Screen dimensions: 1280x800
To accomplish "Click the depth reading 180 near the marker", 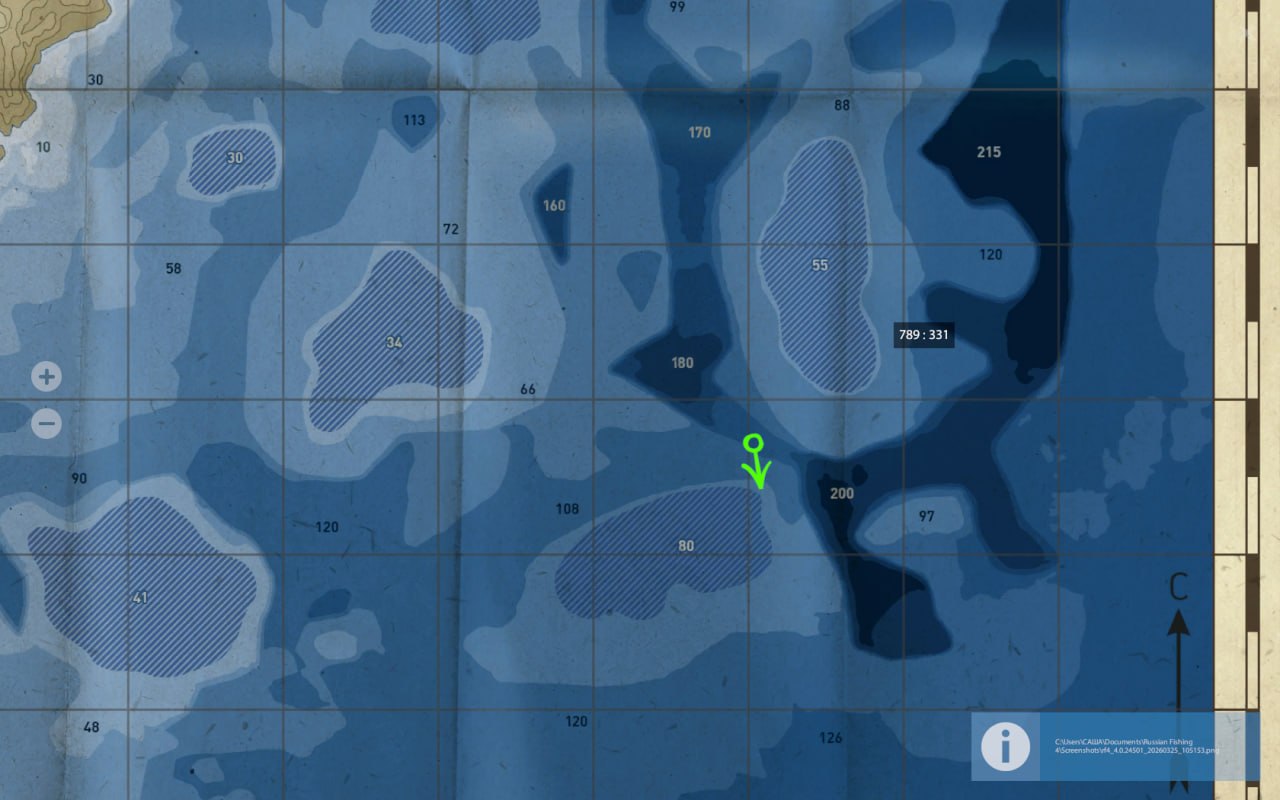I will [681, 363].
